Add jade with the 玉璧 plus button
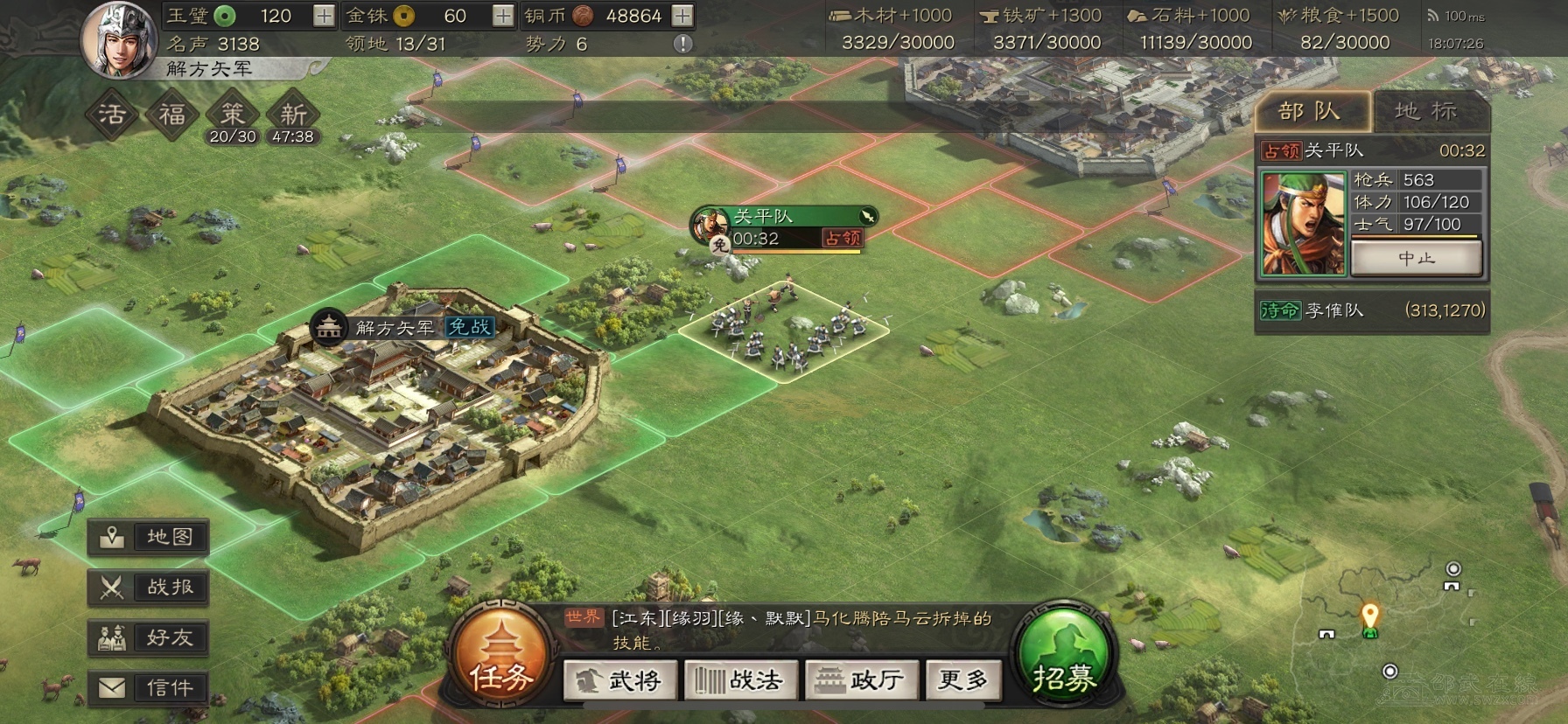Viewport: 1568px width, 724px height. point(324,16)
